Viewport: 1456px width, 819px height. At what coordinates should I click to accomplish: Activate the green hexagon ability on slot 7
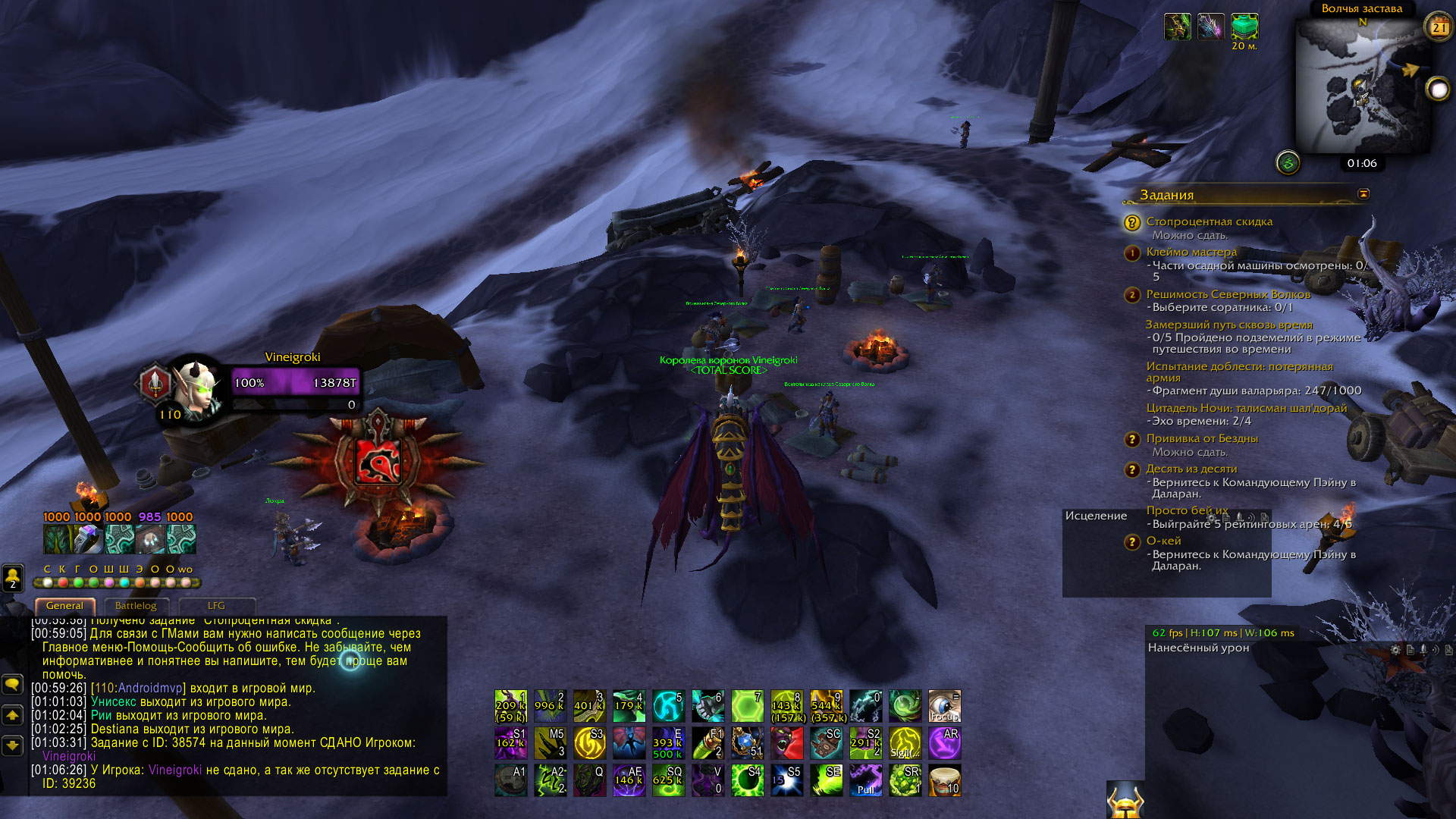(x=747, y=706)
